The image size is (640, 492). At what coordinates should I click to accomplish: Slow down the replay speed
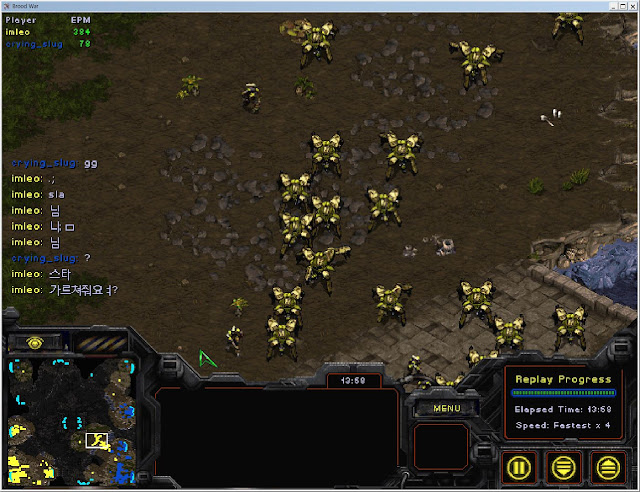(564, 465)
